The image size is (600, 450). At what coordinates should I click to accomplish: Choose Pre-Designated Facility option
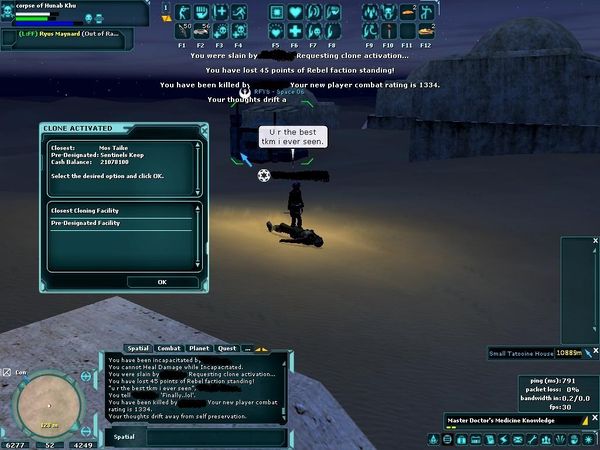120,223
